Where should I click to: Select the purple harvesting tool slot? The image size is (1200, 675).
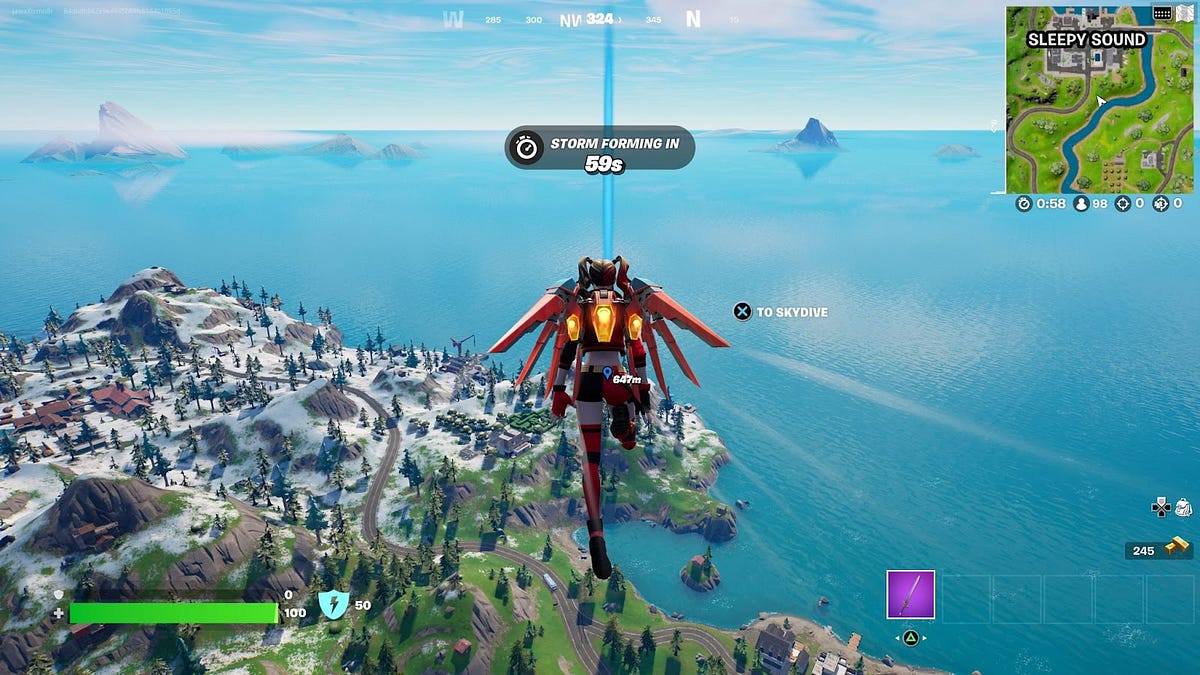tap(910, 595)
